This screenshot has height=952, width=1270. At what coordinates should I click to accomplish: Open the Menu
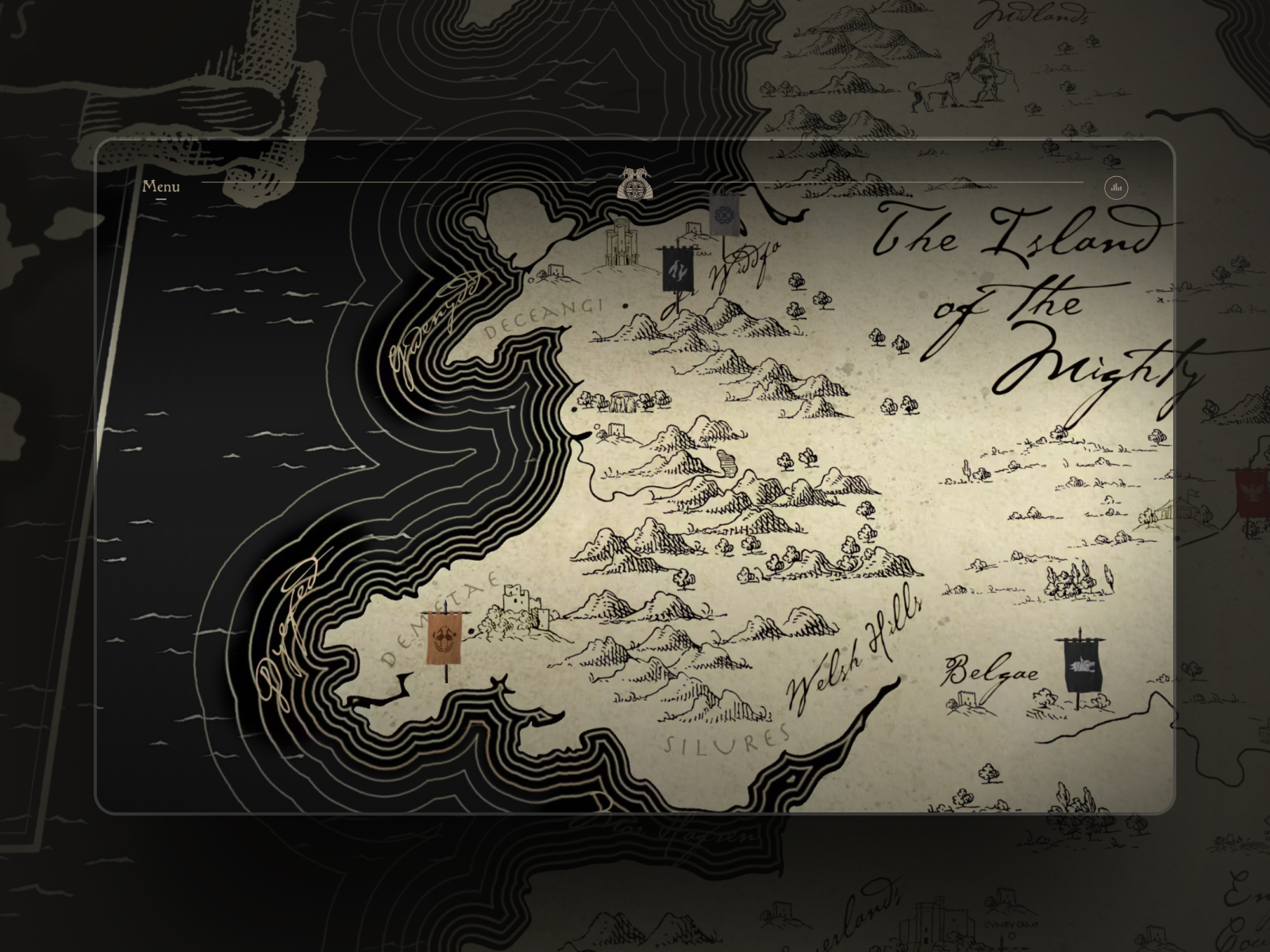coord(161,187)
